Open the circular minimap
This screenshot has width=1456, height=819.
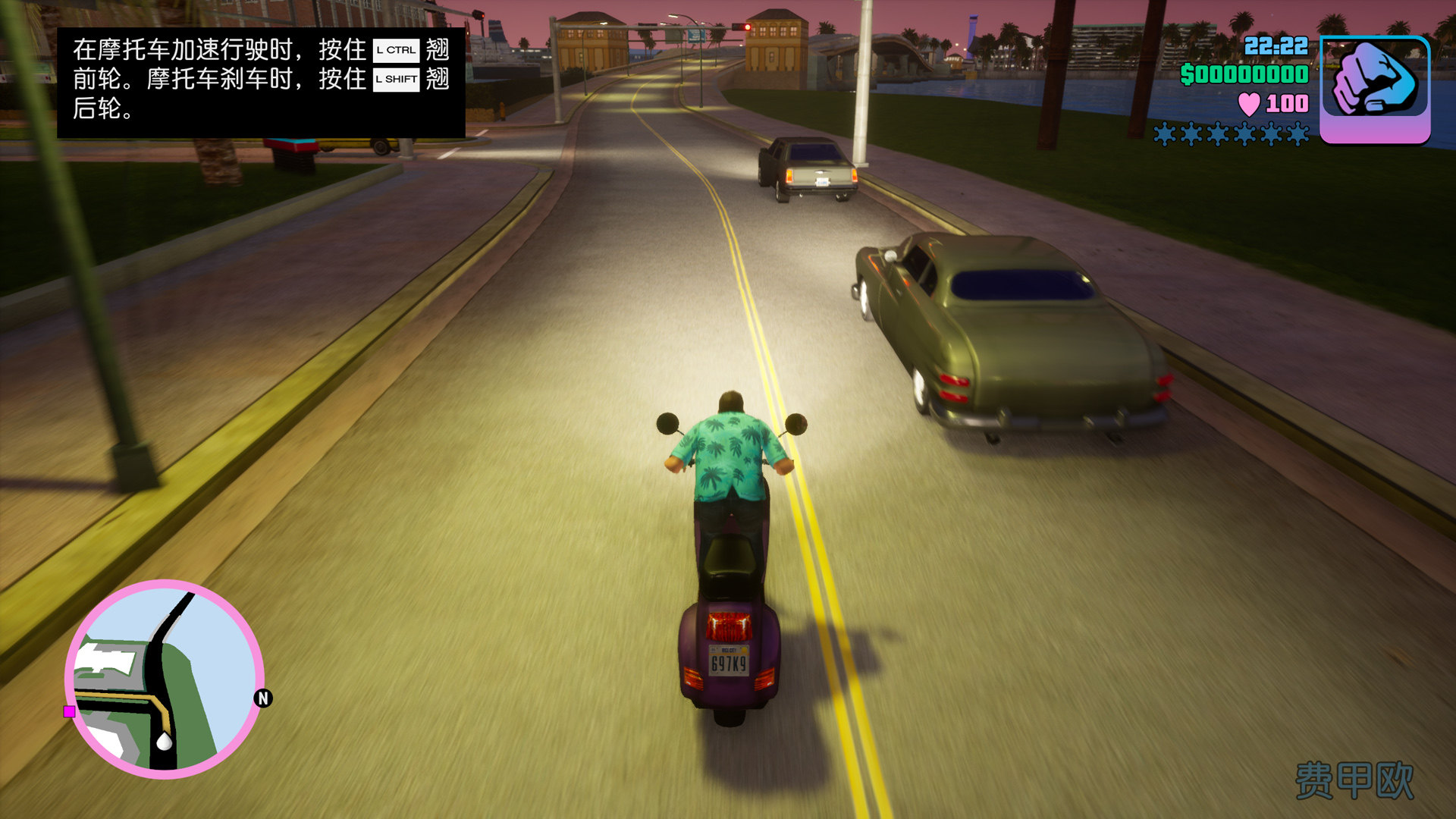165,679
